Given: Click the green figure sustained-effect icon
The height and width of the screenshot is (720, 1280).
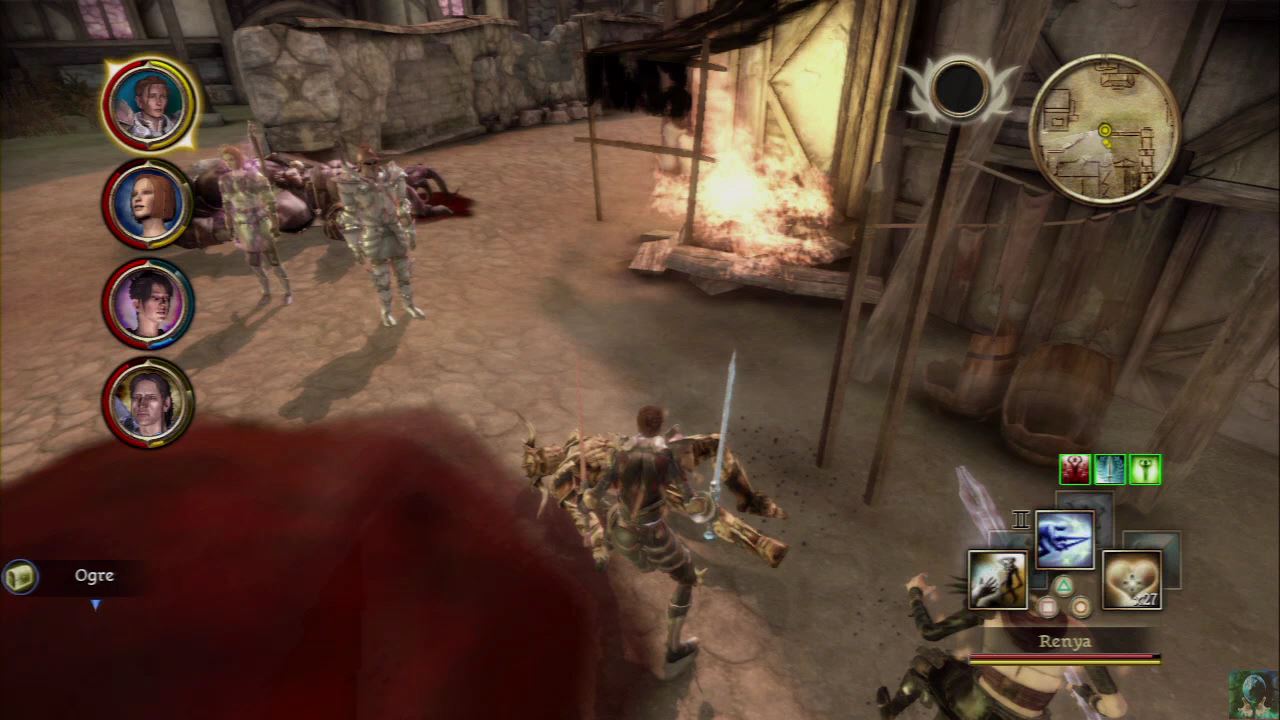Looking at the screenshot, I should [x=1145, y=469].
